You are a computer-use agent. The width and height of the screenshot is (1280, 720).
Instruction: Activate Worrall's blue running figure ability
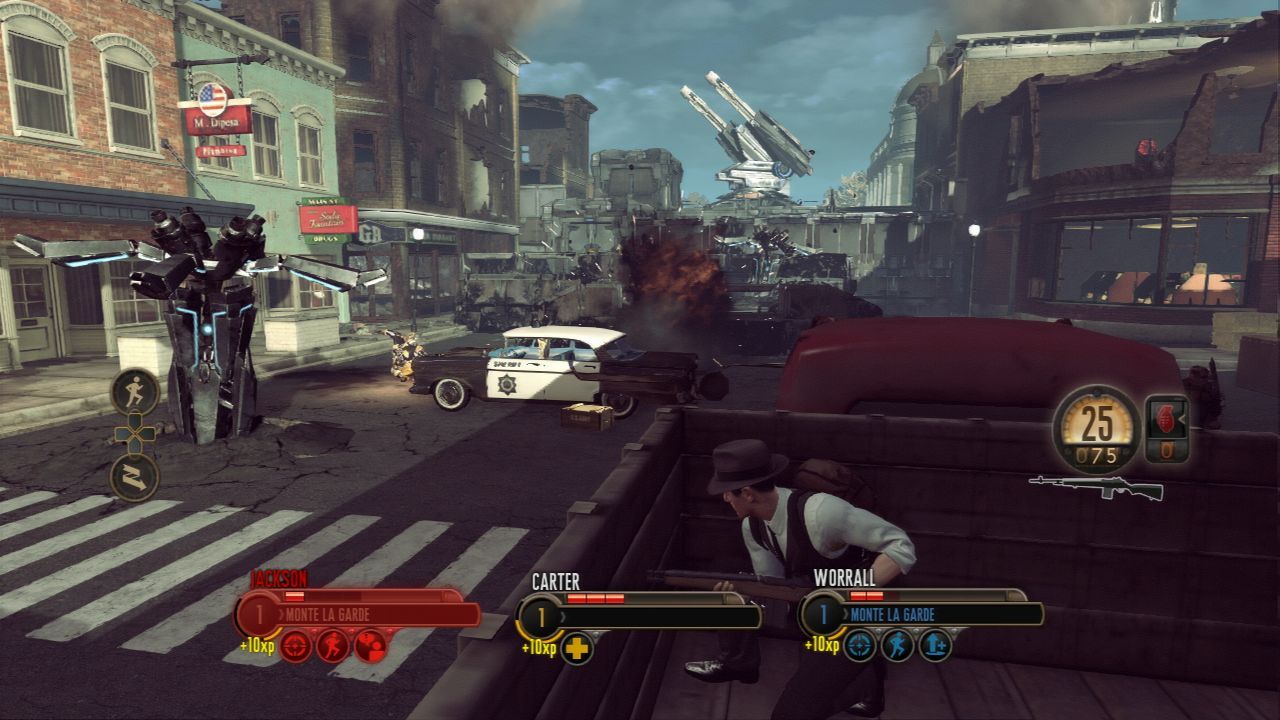[x=897, y=646]
